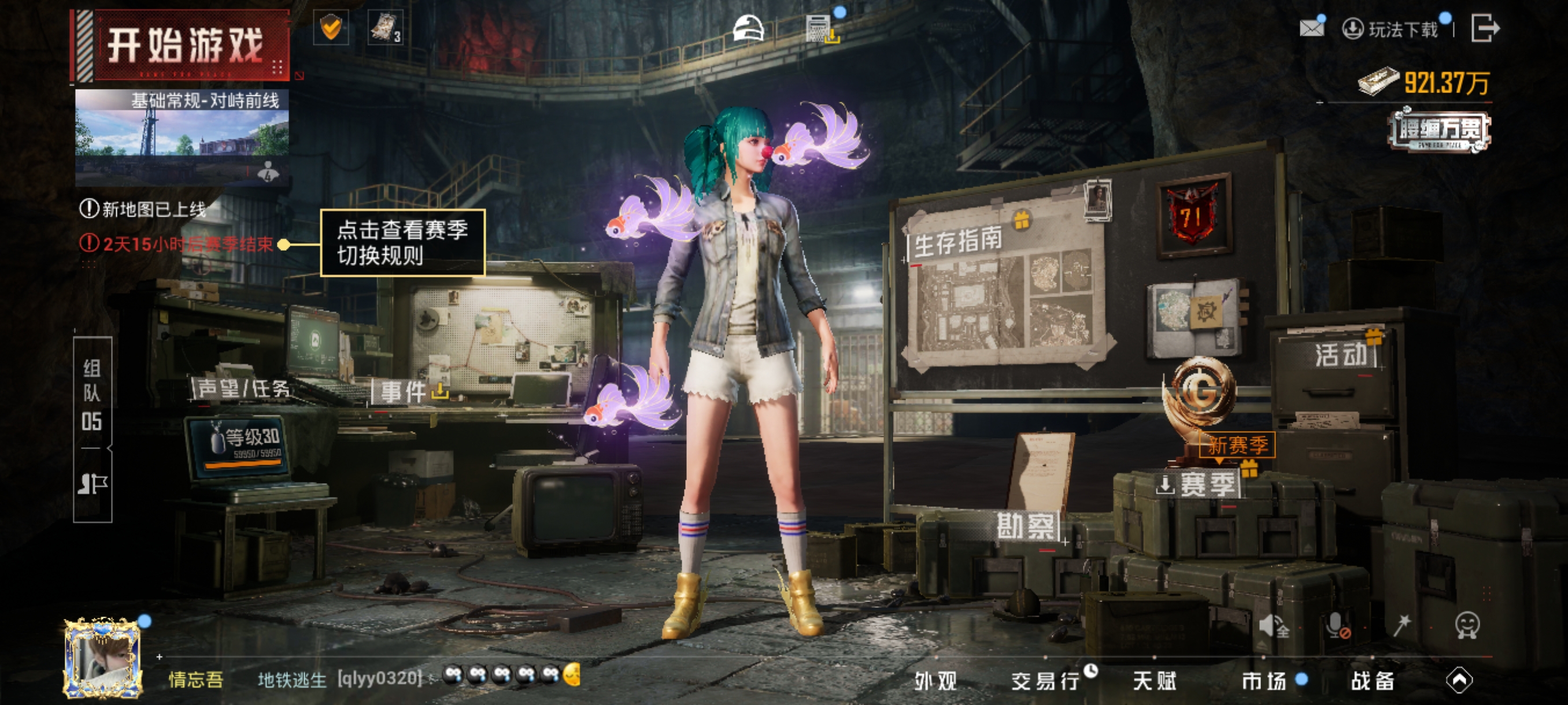The width and height of the screenshot is (1568, 705).
Task: Open the 战备 loadout tab
Action: 1373,681
